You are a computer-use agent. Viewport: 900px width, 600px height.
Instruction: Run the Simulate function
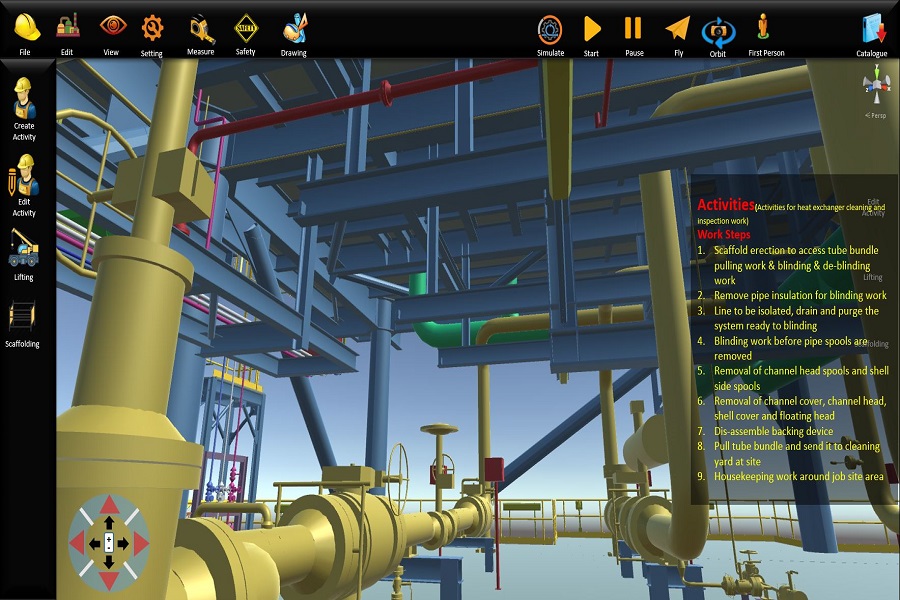(550, 30)
